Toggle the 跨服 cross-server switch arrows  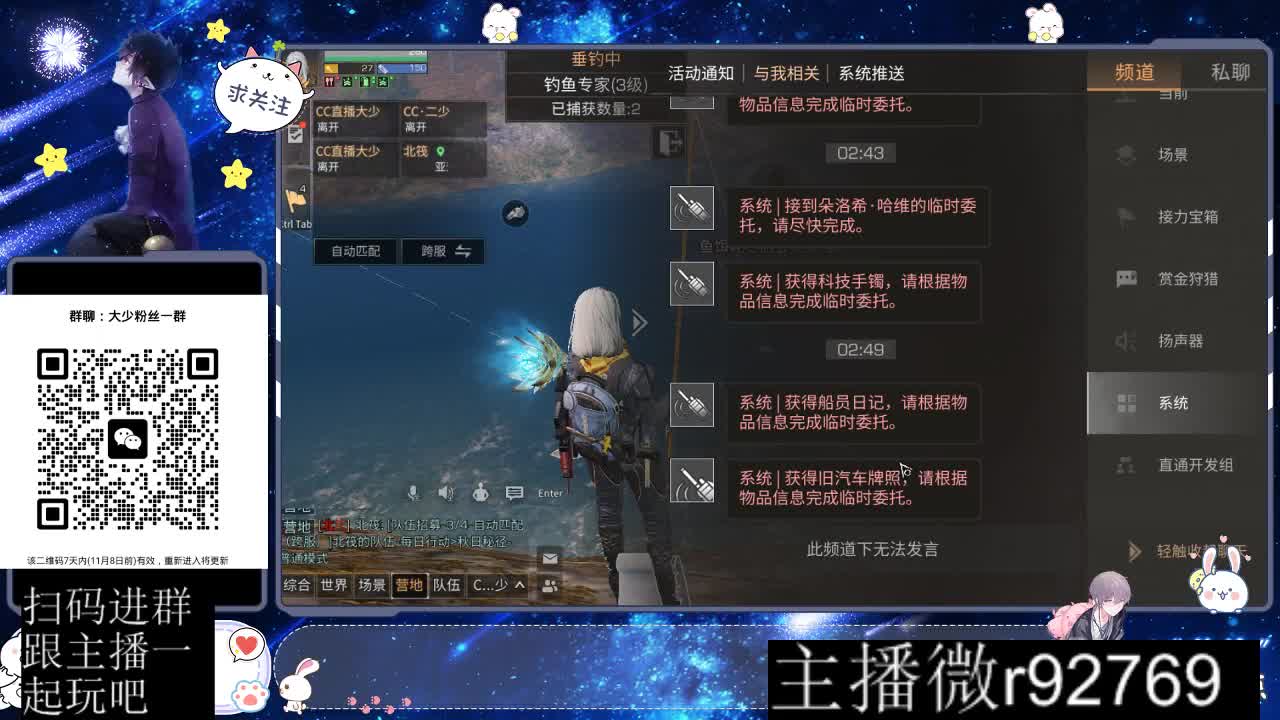point(464,250)
